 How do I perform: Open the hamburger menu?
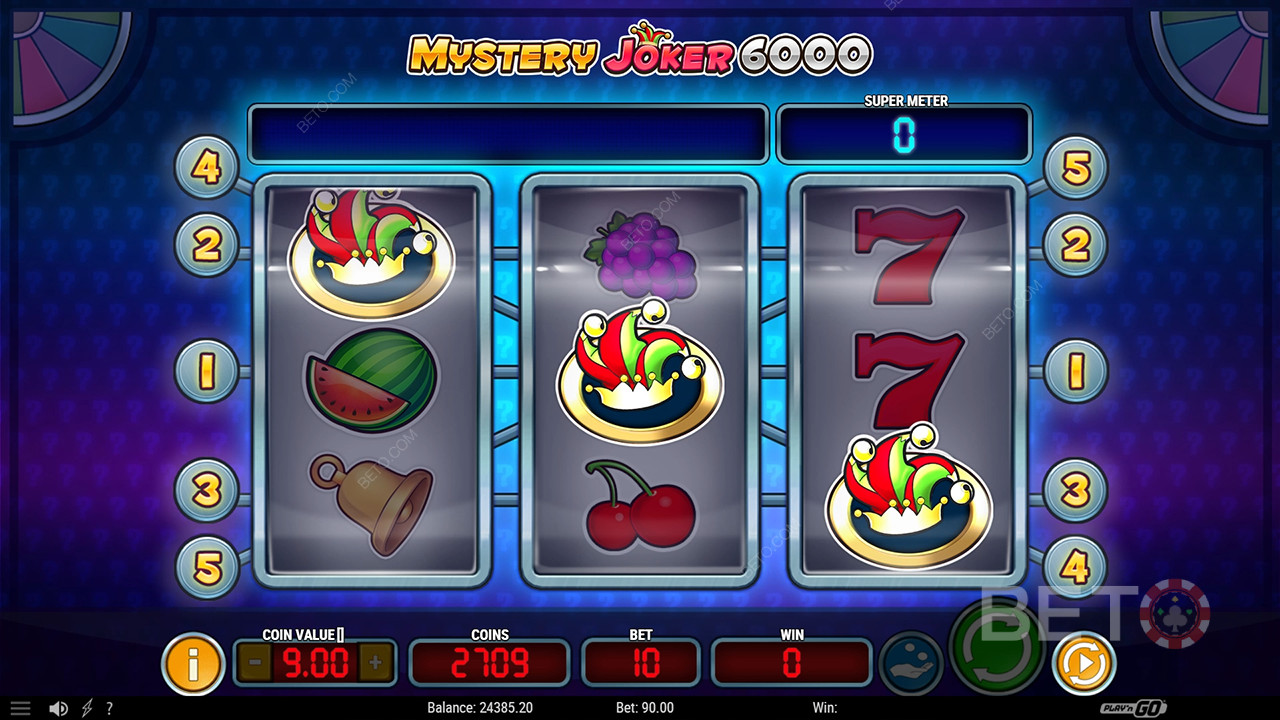click(20, 708)
